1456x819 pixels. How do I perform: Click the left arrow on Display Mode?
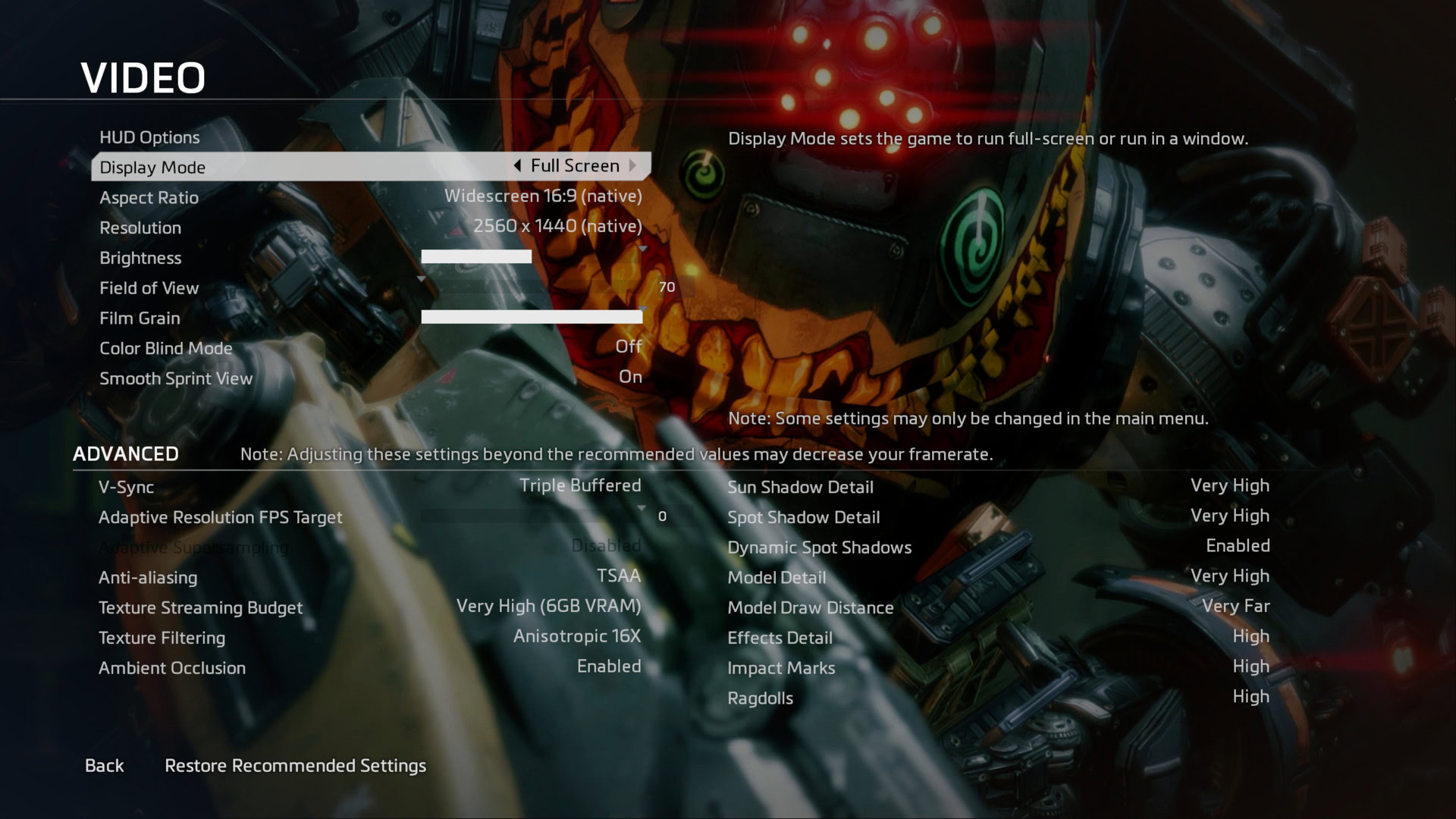pos(517,166)
